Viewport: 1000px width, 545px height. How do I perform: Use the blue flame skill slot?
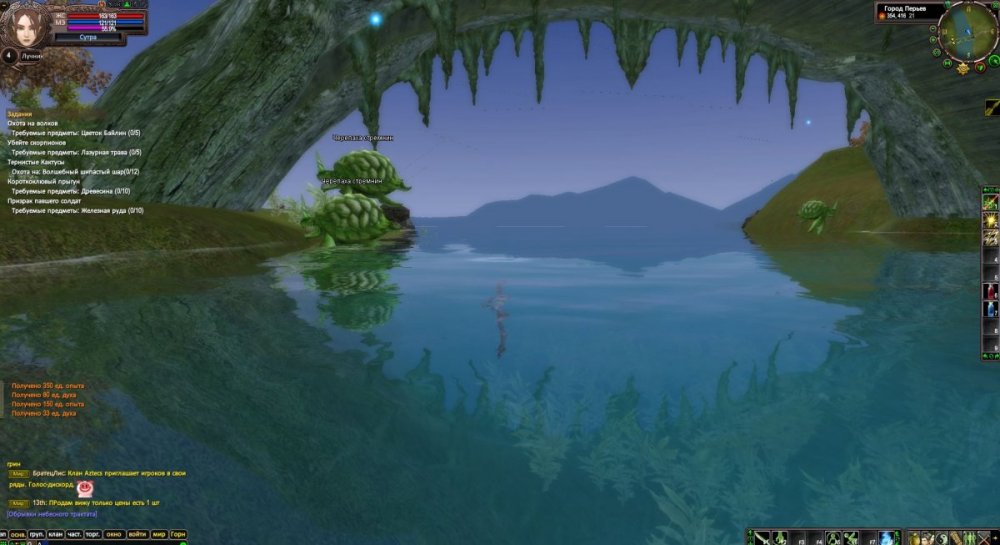887,537
